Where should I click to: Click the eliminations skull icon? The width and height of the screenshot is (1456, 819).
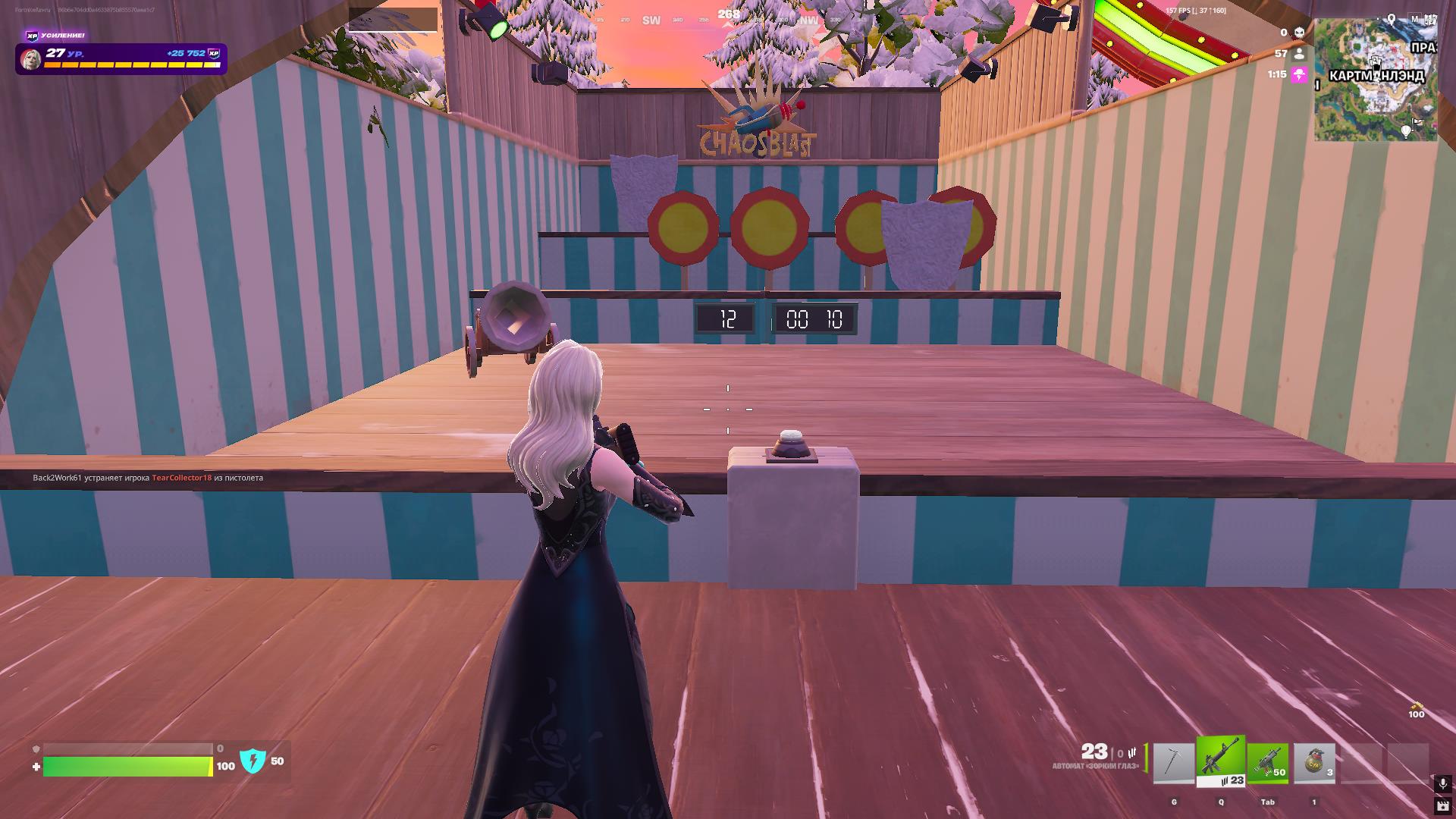(x=1299, y=33)
